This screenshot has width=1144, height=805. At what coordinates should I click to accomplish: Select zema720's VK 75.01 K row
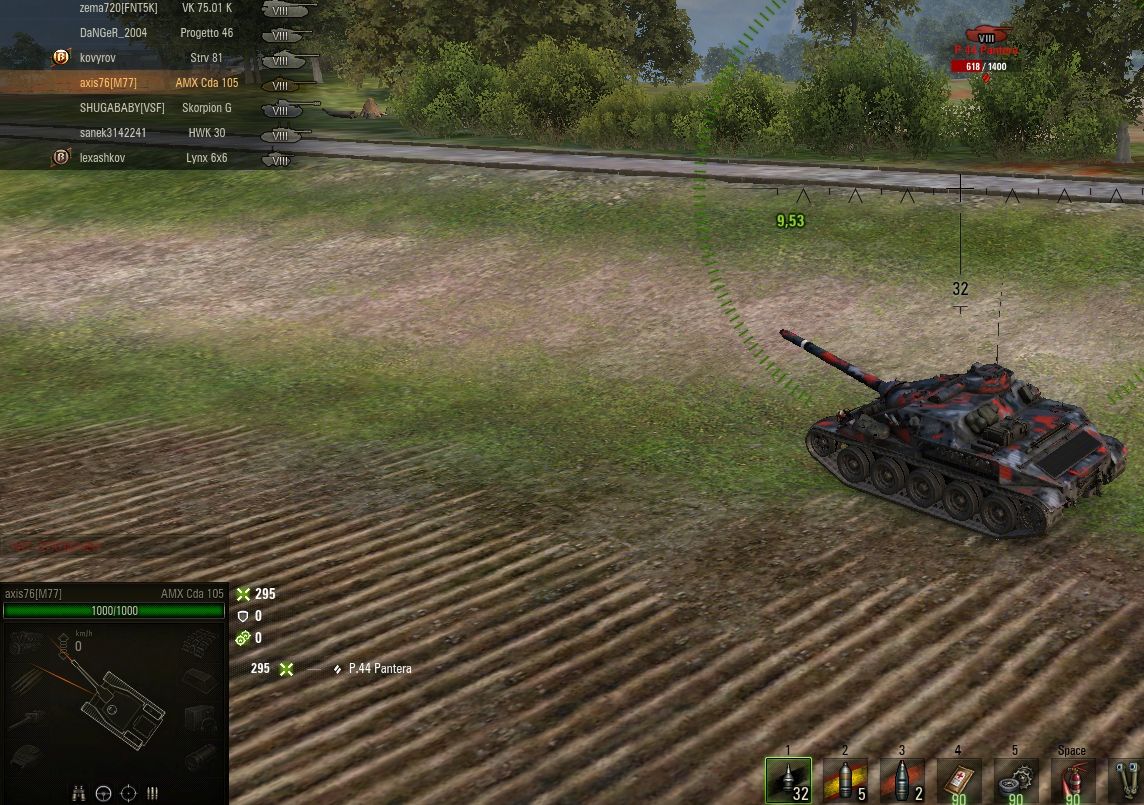[150, 8]
